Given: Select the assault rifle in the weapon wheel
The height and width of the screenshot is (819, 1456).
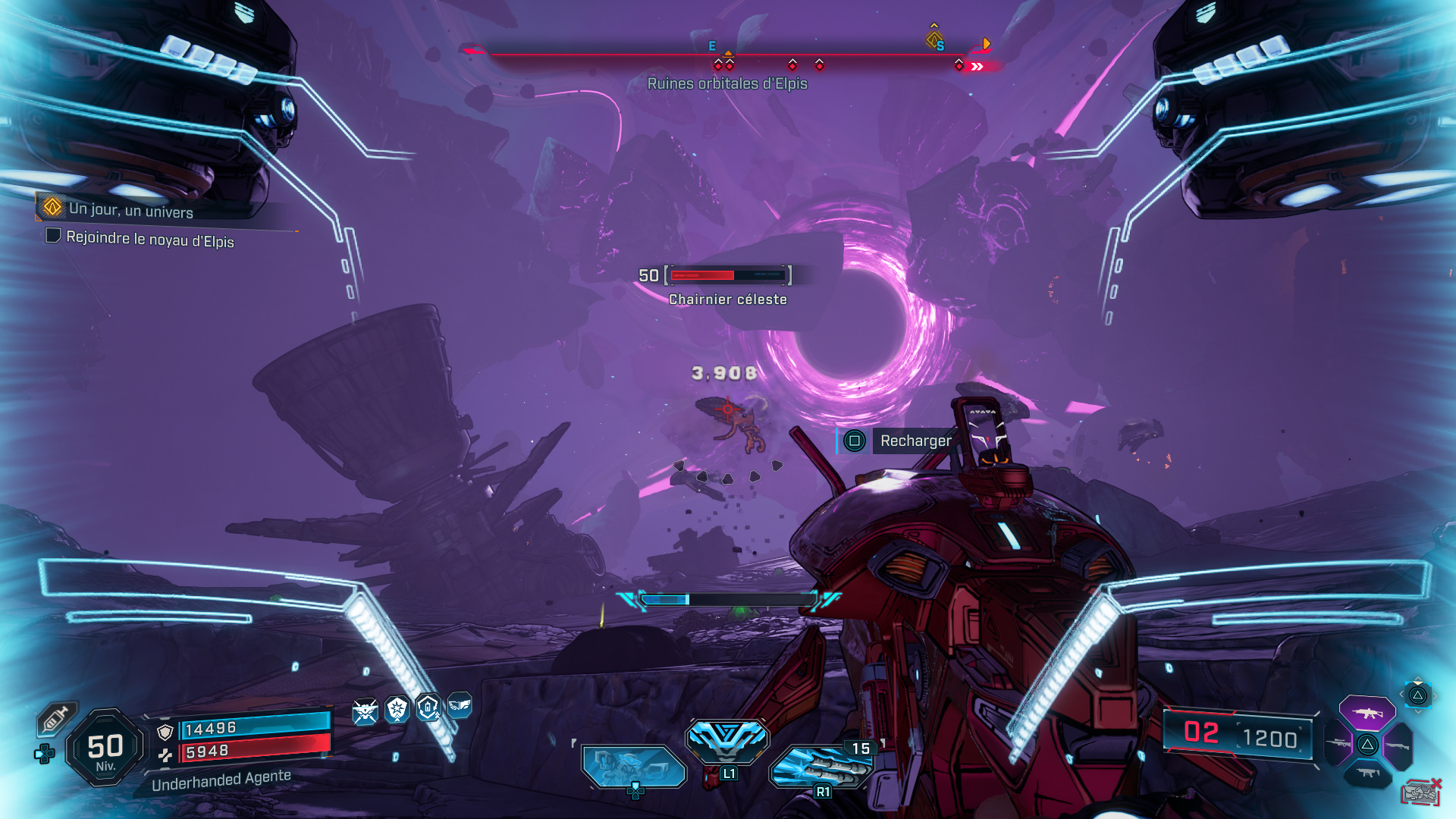Looking at the screenshot, I should (x=1367, y=713).
